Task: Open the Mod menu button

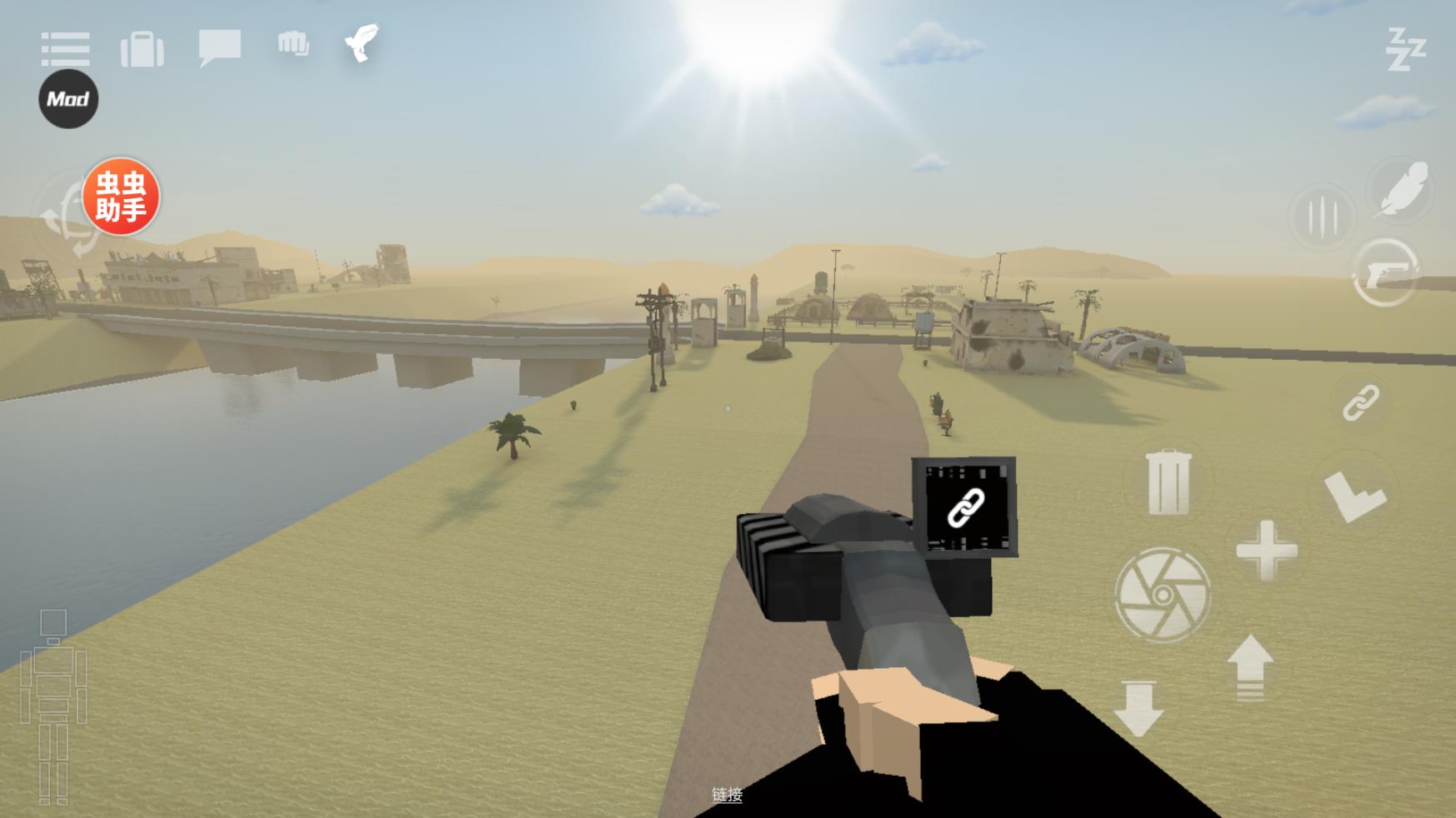Action: (x=68, y=99)
